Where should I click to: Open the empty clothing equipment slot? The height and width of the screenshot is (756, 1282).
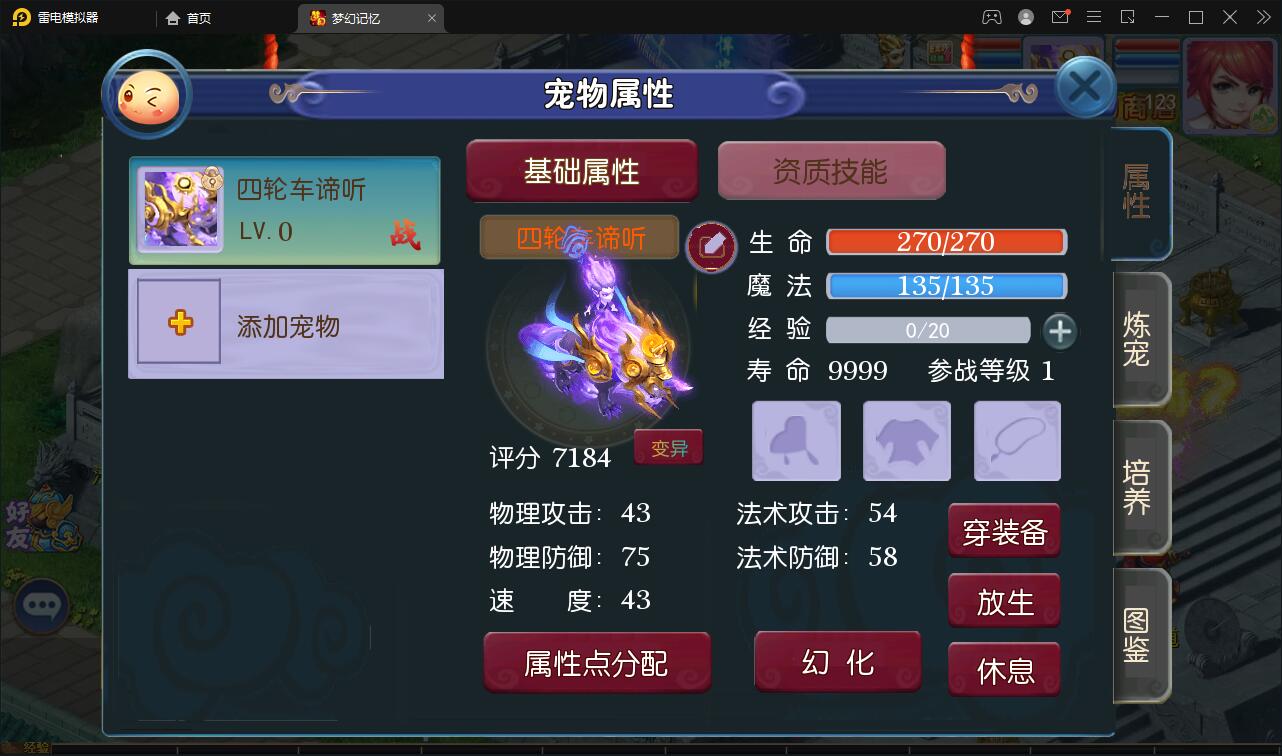(x=906, y=440)
